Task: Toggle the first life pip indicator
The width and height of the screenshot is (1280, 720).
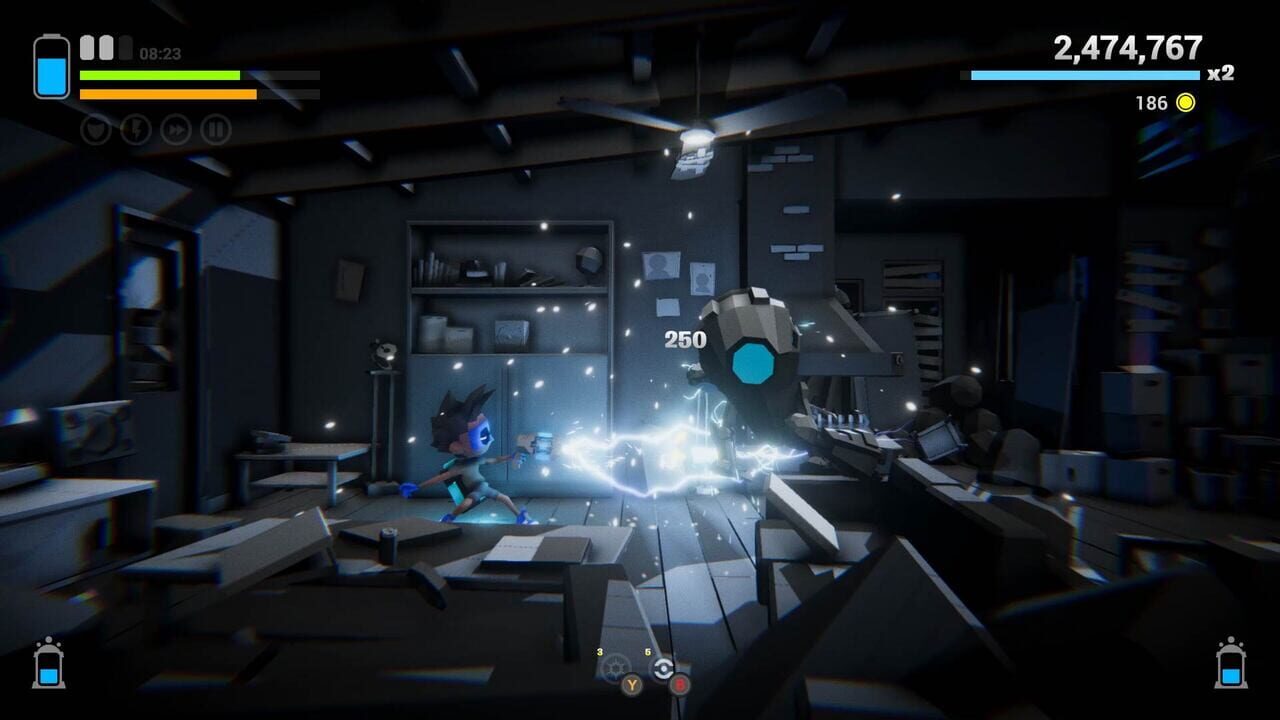Action: (x=85, y=45)
